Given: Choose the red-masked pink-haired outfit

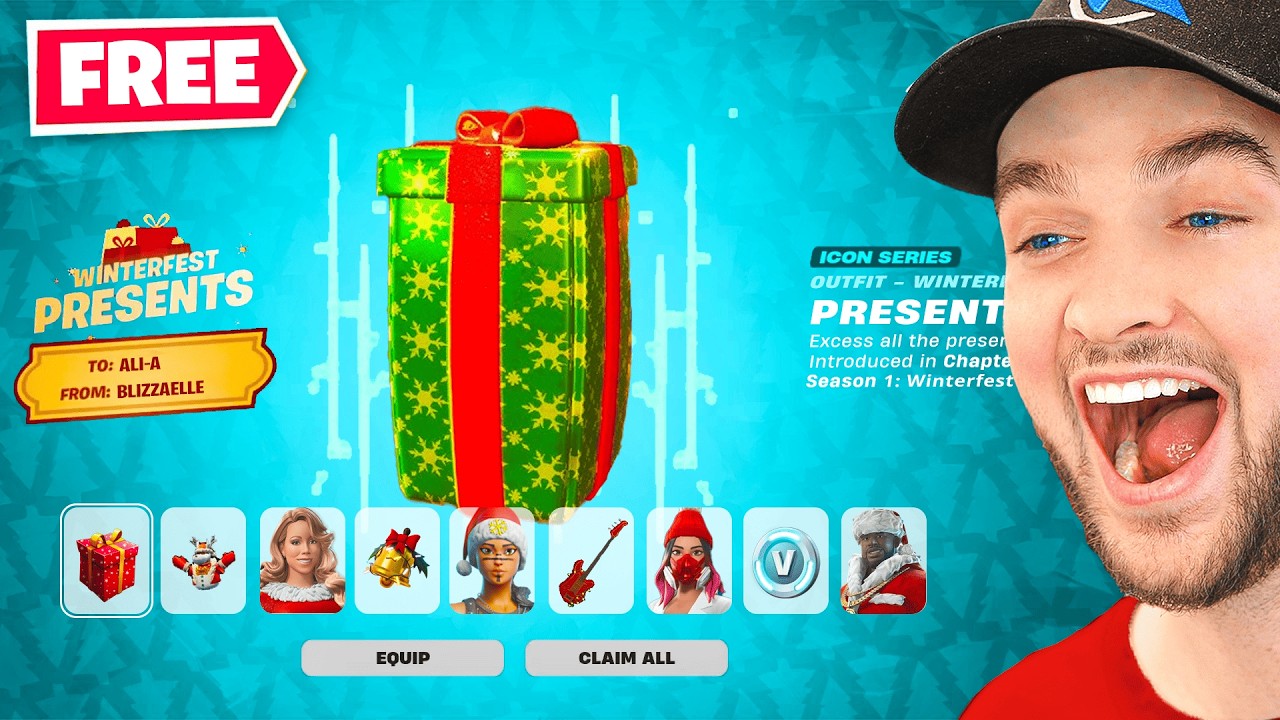Looking at the screenshot, I should pyautogui.click(x=688, y=561).
